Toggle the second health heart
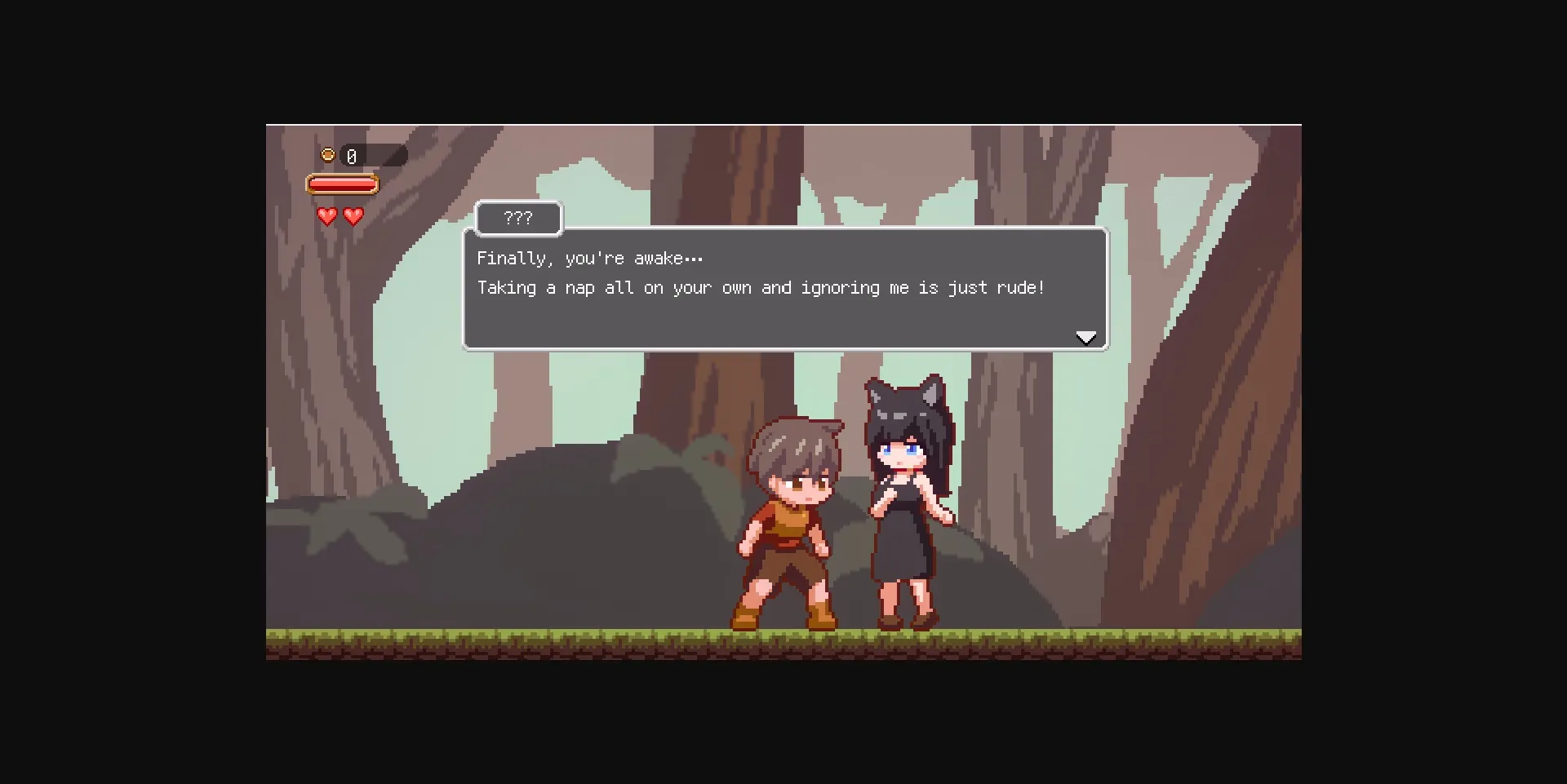Screen dimensions: 1567x784 [353, 216]
